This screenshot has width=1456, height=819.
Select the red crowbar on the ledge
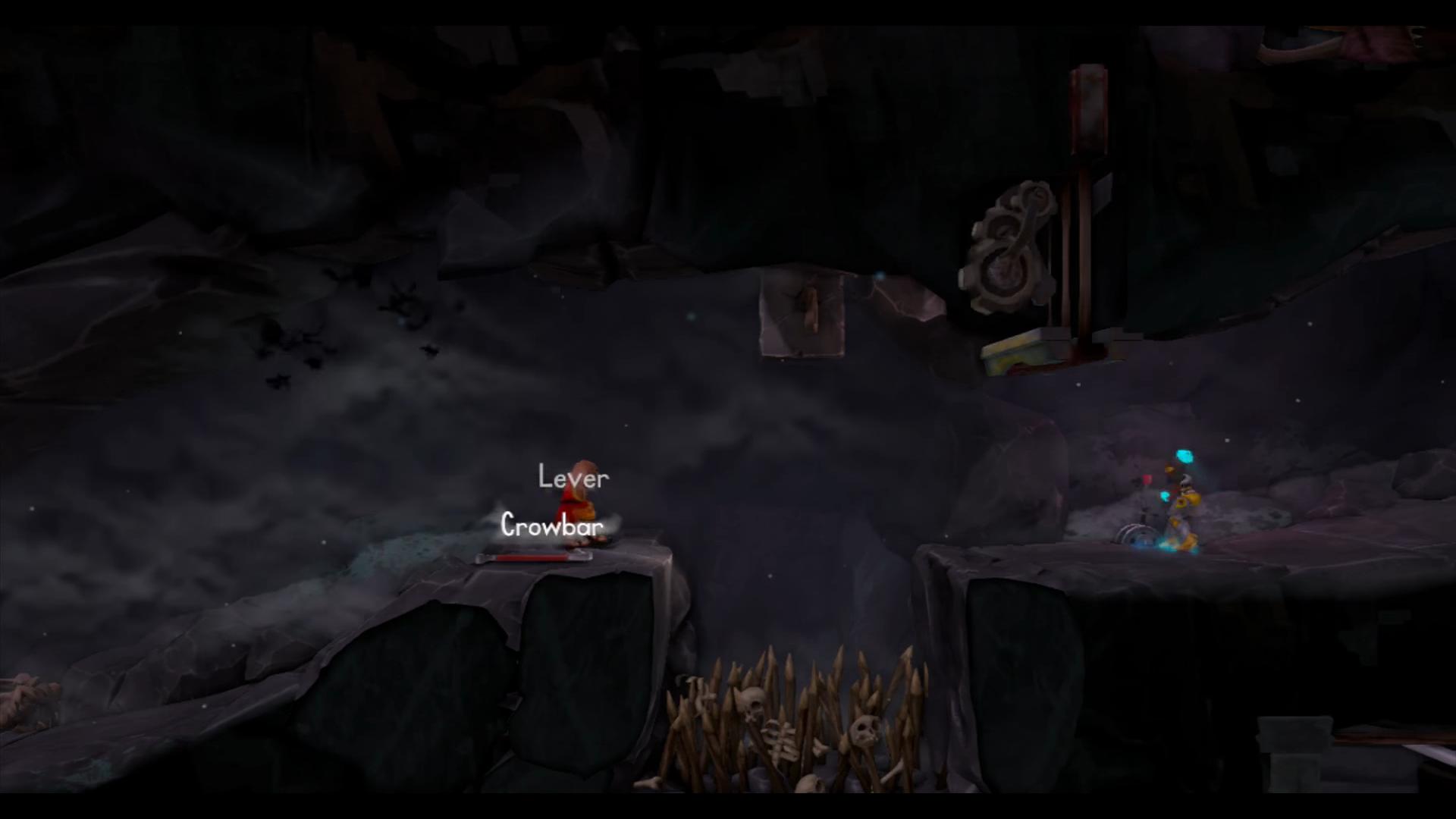coord(535,558)
